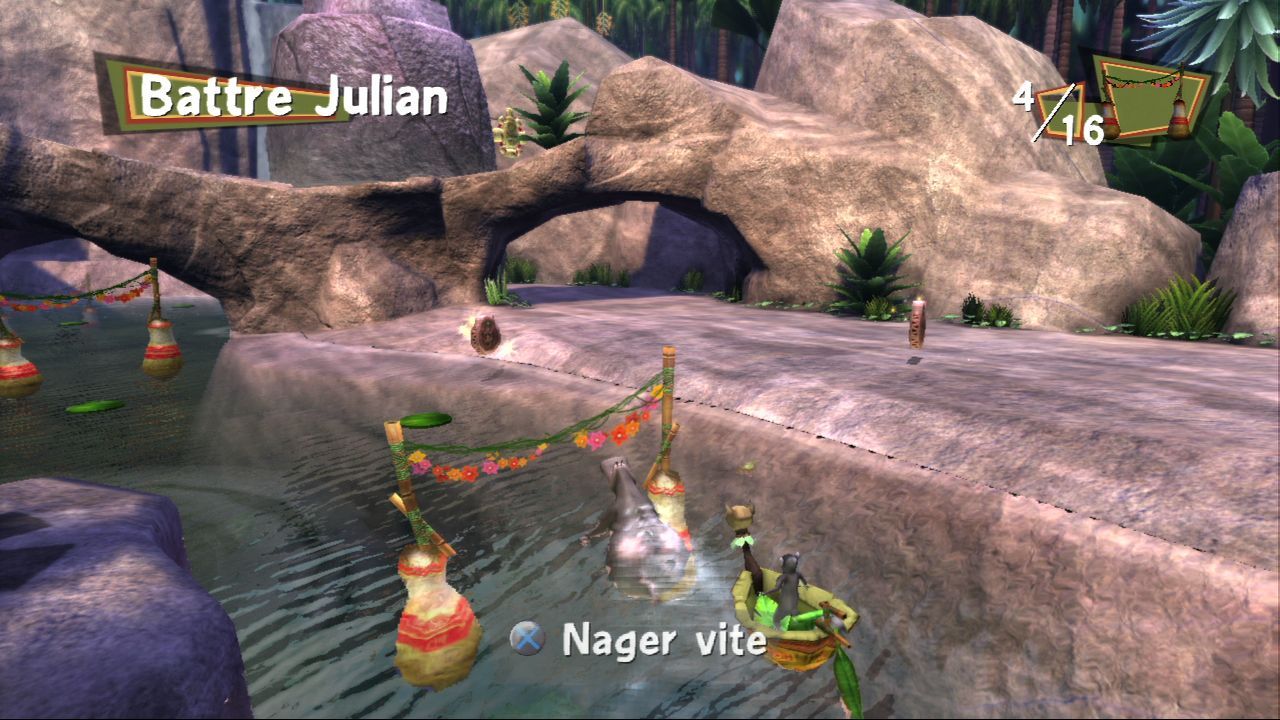Toggle the candle flame atop the totem
The image size is (1280, 720).
(x=916, y=300)
